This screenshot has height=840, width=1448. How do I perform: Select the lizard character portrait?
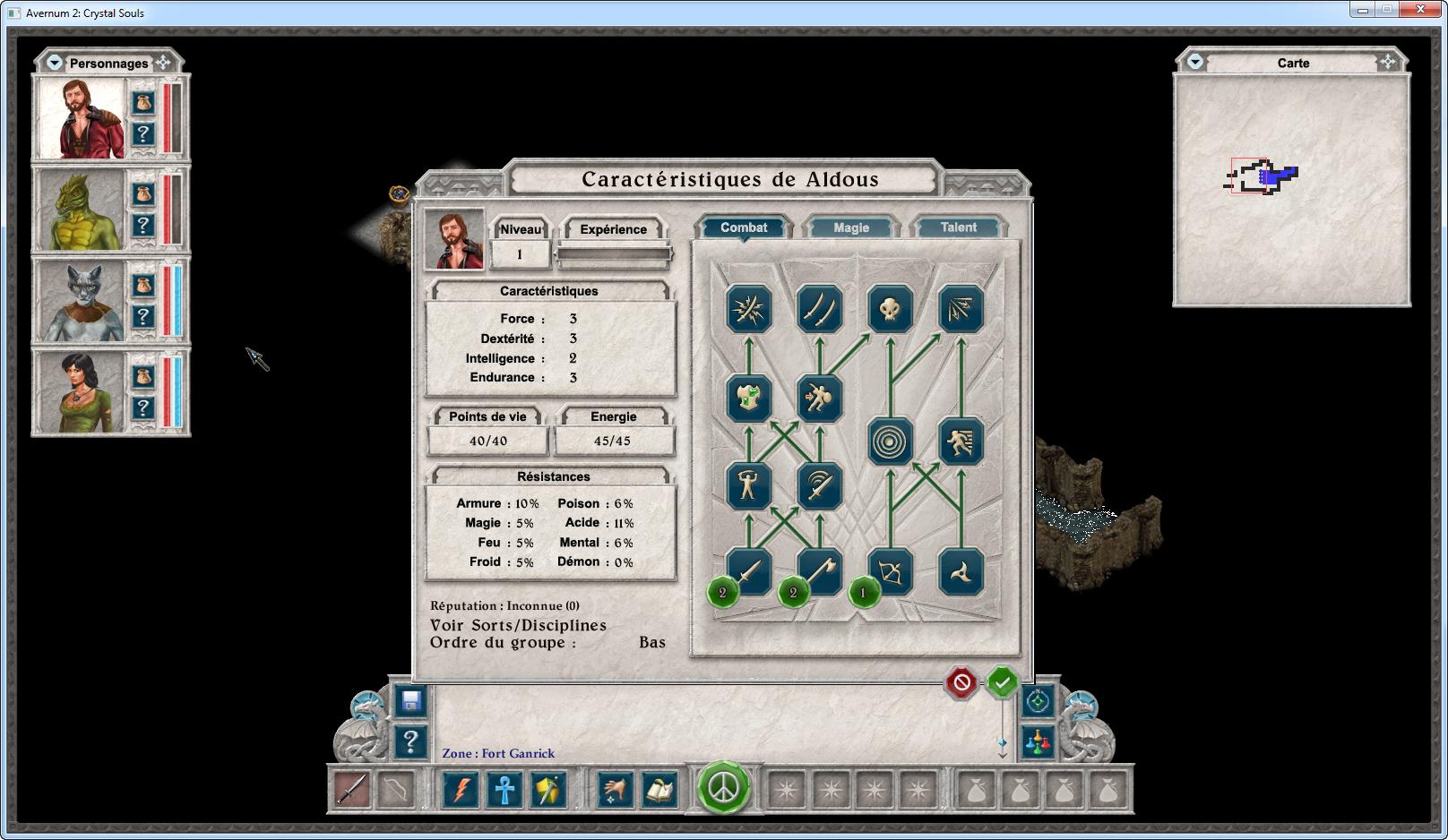click(80, 210)
